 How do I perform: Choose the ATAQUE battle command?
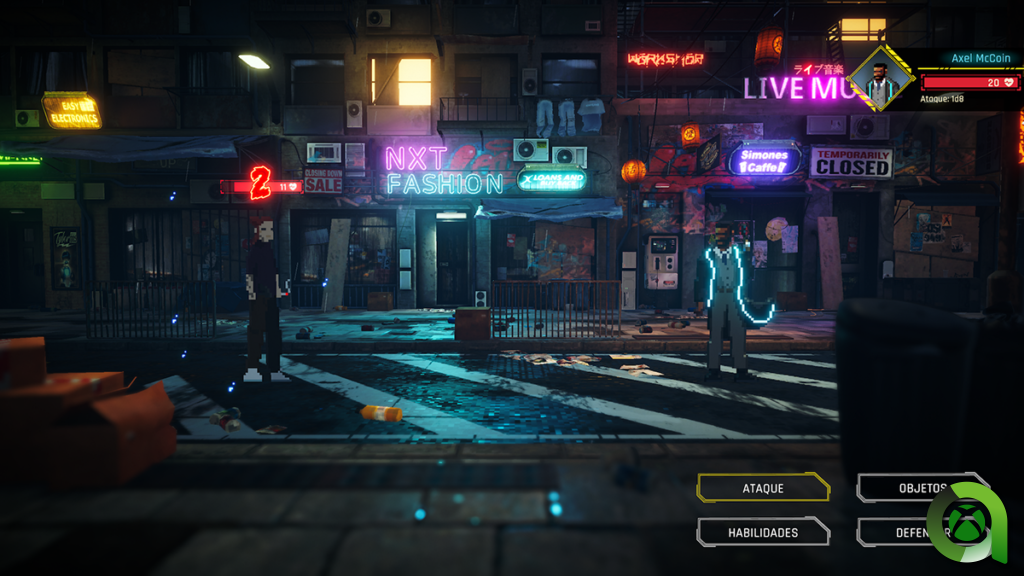pos(763,488)
